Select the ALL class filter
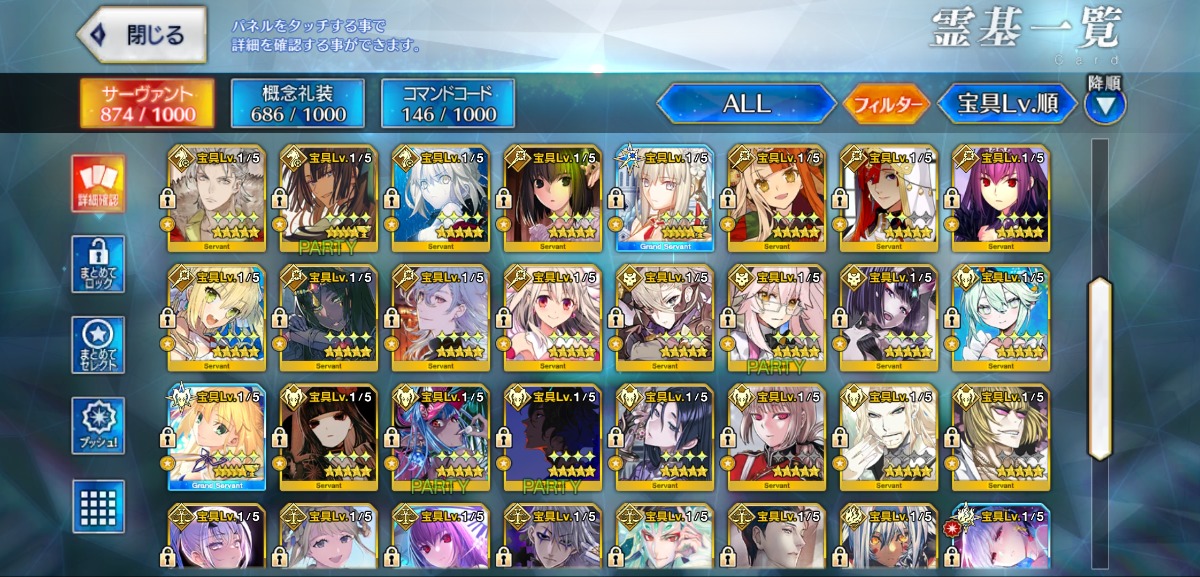 [x=746, y=103]
